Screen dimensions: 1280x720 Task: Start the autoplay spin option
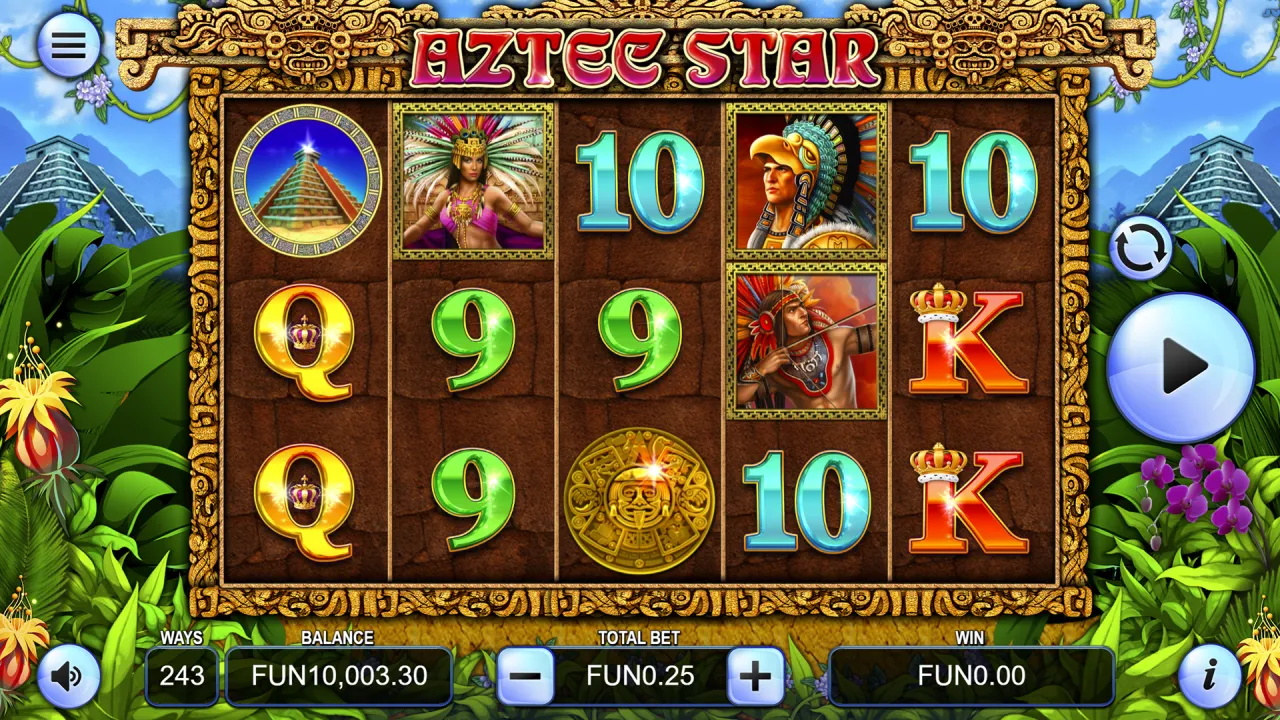coord(1142,247)
